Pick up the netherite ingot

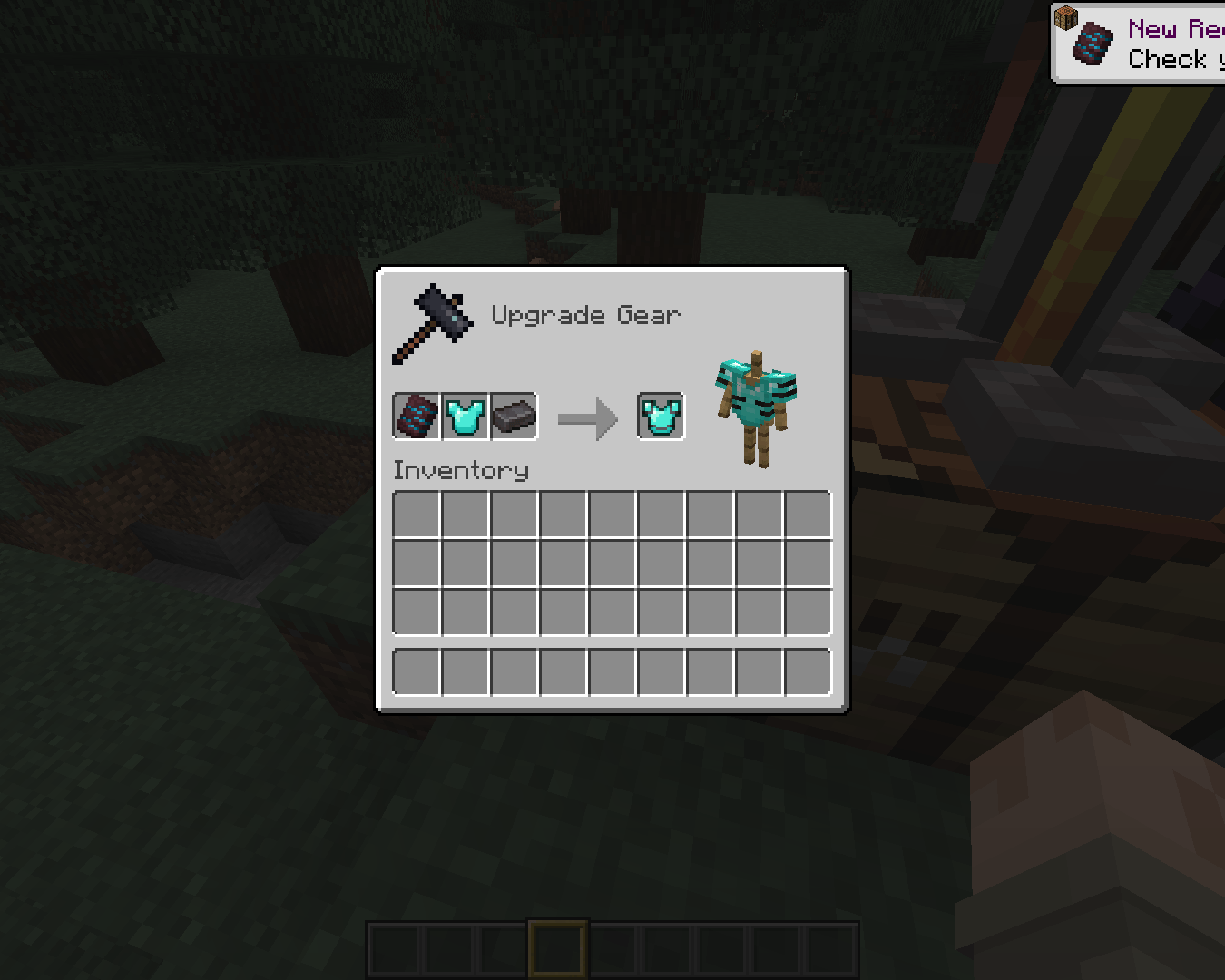coord(514,416)
